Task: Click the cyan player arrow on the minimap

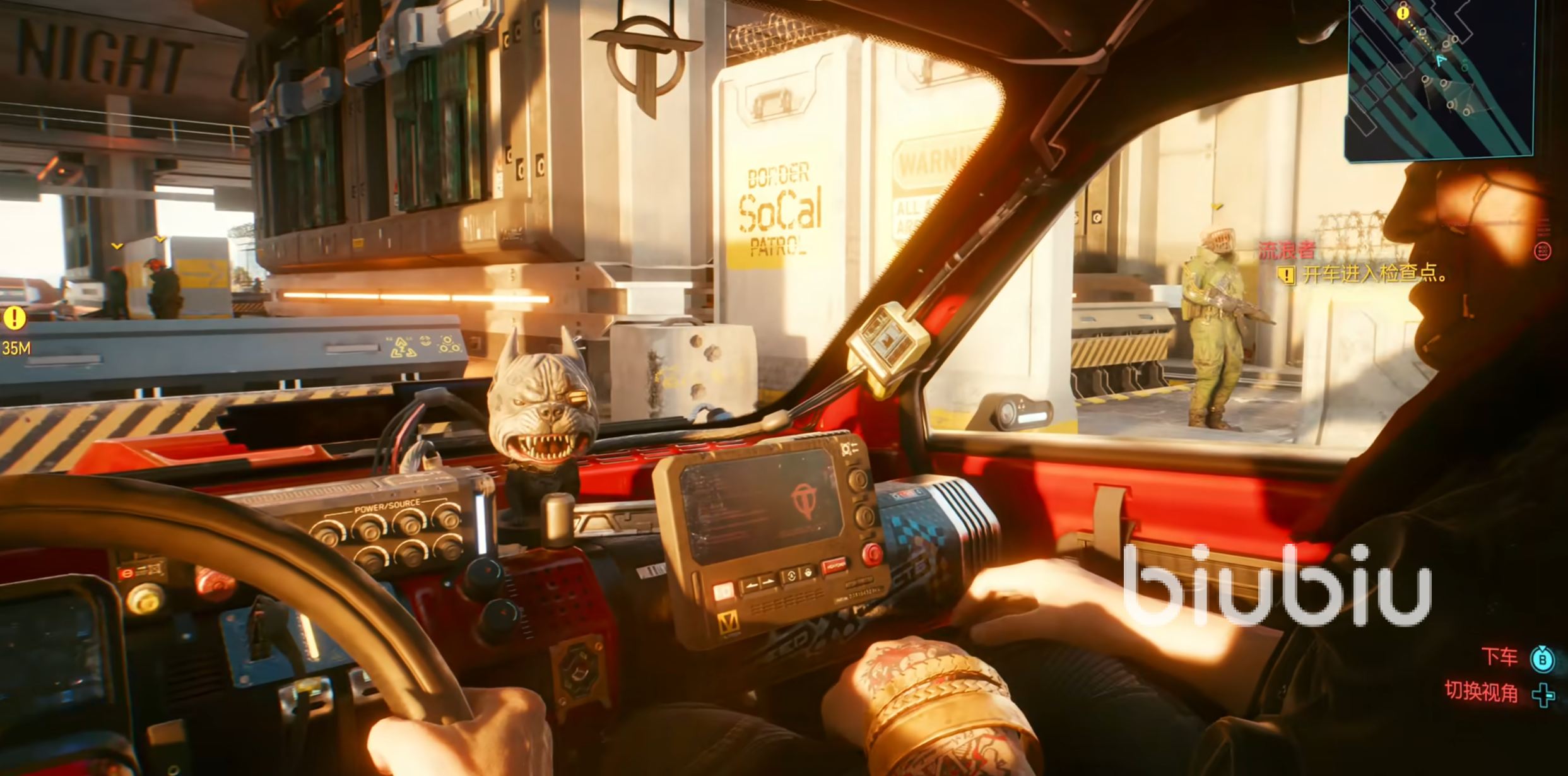Action: pos(1441,61)
